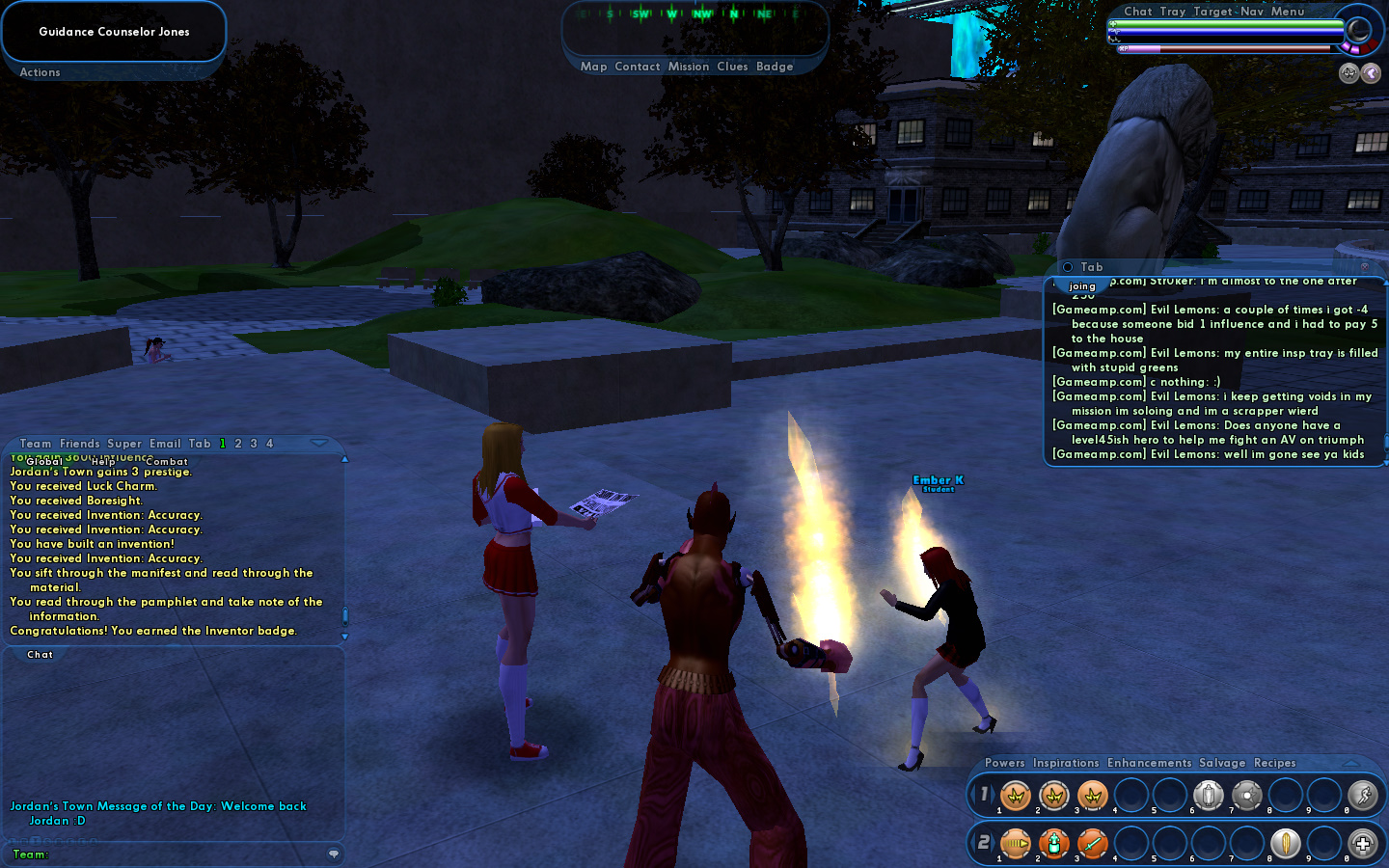This screenshot has height=868, width=1389.
Task: Open the Actions menu under Guidance Counselor Jones
Action: (40, 72)
